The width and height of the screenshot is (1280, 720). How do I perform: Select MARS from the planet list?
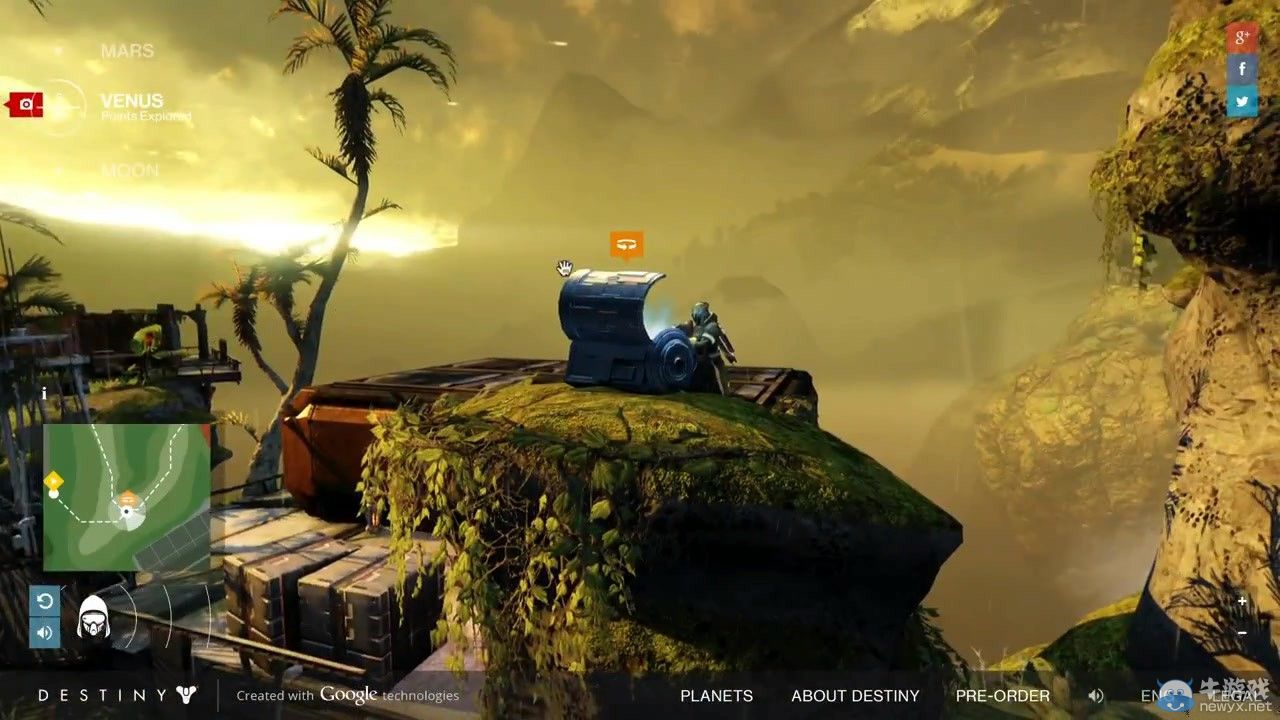coord(127,50)
